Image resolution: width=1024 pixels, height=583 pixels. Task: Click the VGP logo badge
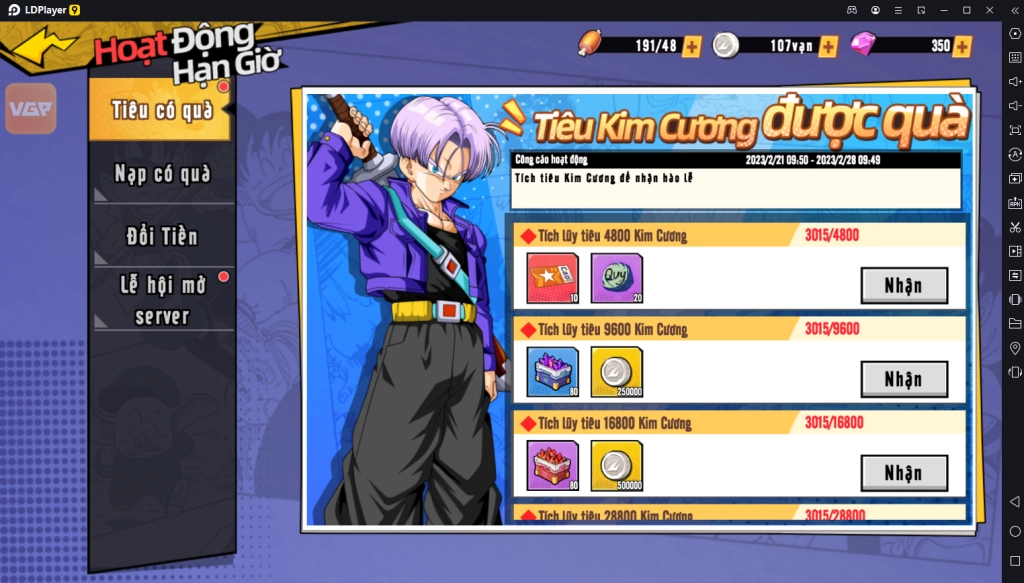tap(31, 109)
